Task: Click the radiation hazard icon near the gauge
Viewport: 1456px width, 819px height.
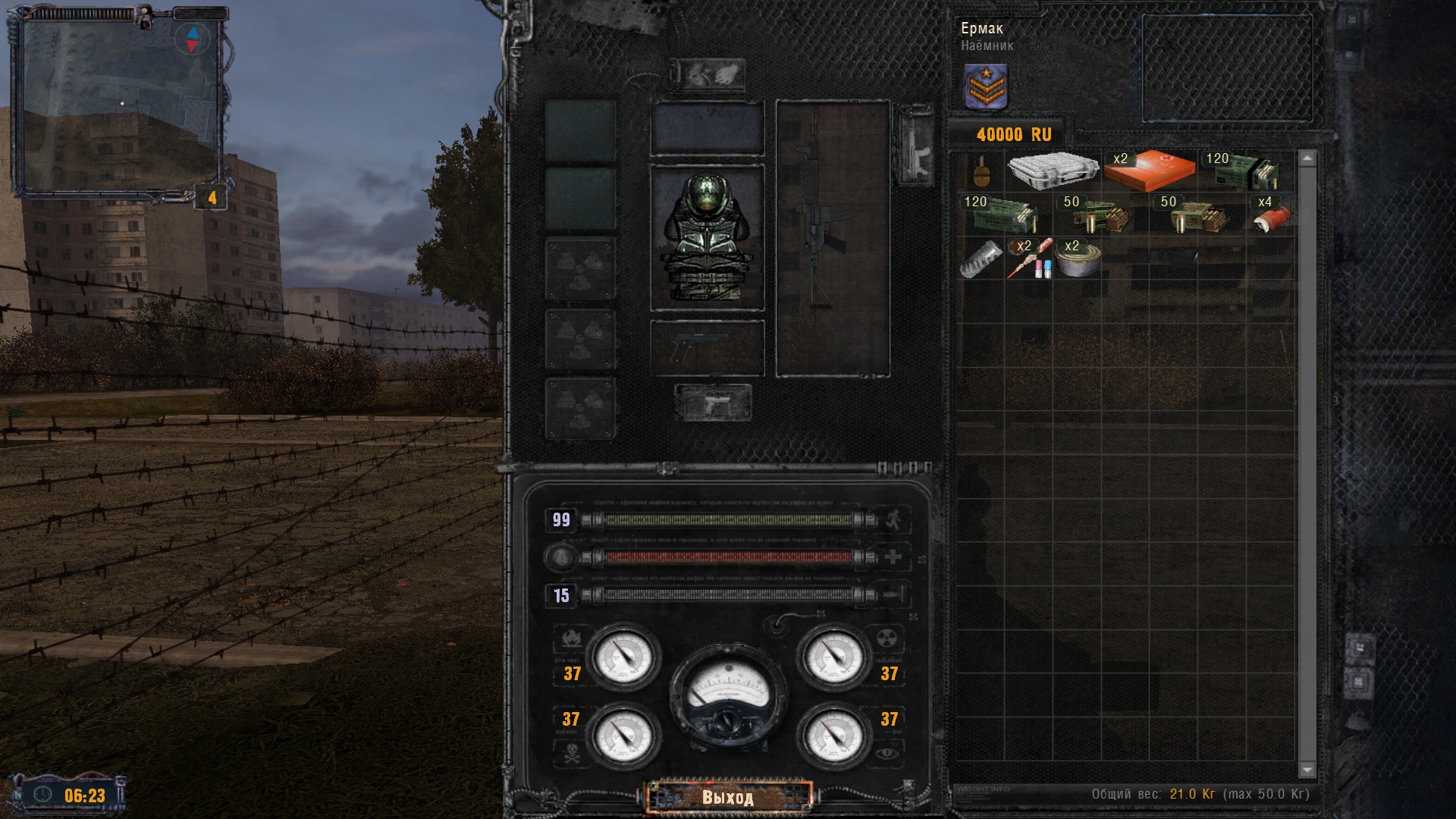Action: point(887,637)
